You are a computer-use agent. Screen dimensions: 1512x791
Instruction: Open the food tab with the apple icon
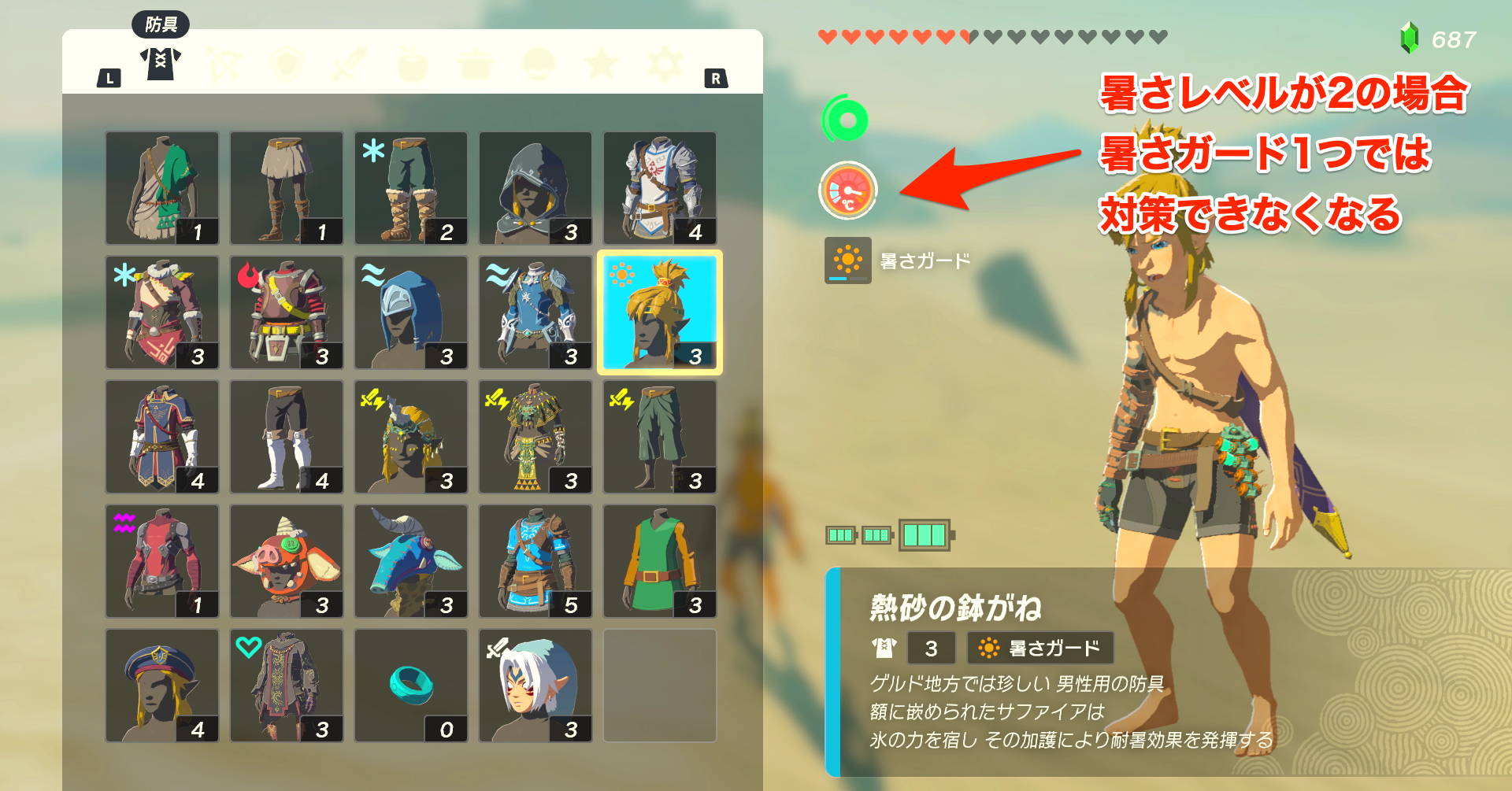coord(411,63)
